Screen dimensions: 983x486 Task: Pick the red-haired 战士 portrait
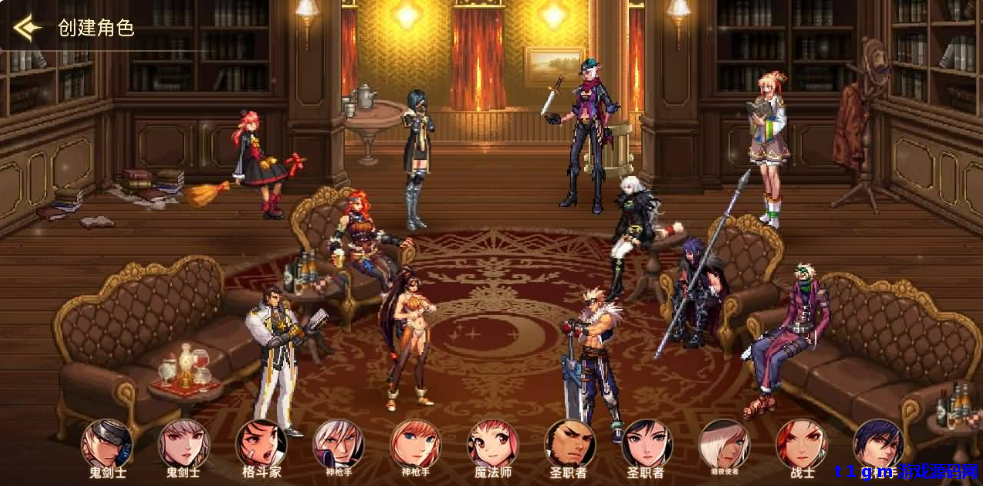[802, 443]
